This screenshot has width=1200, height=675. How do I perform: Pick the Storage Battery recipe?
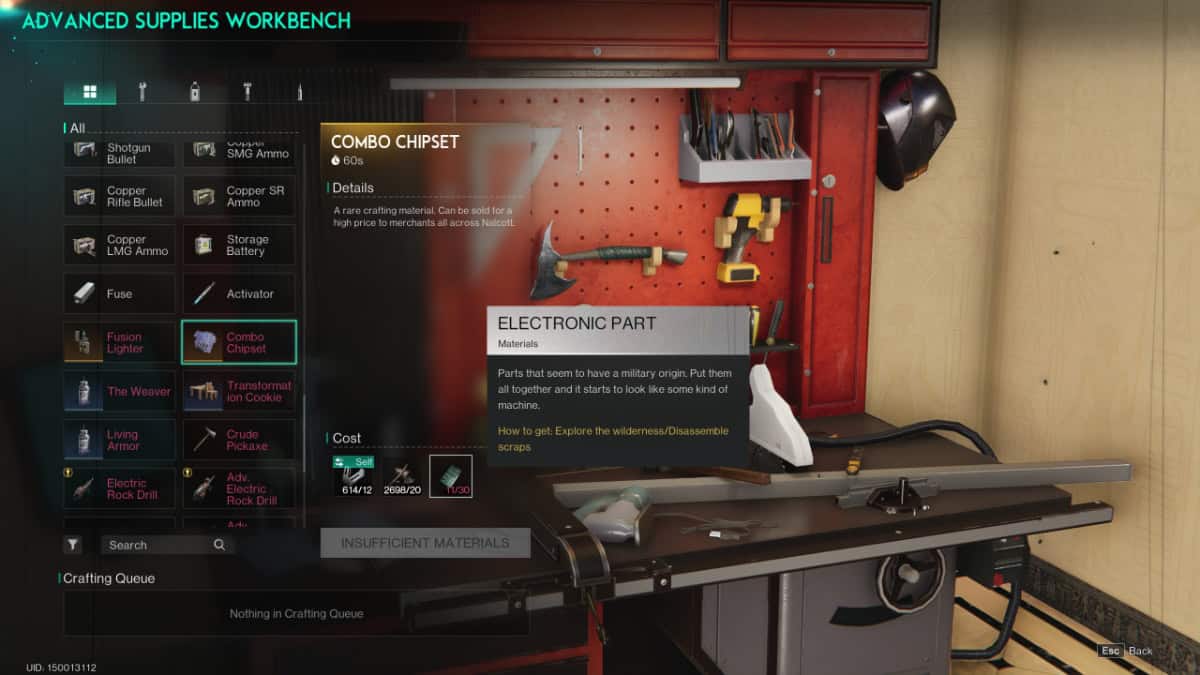coord(239,245)
